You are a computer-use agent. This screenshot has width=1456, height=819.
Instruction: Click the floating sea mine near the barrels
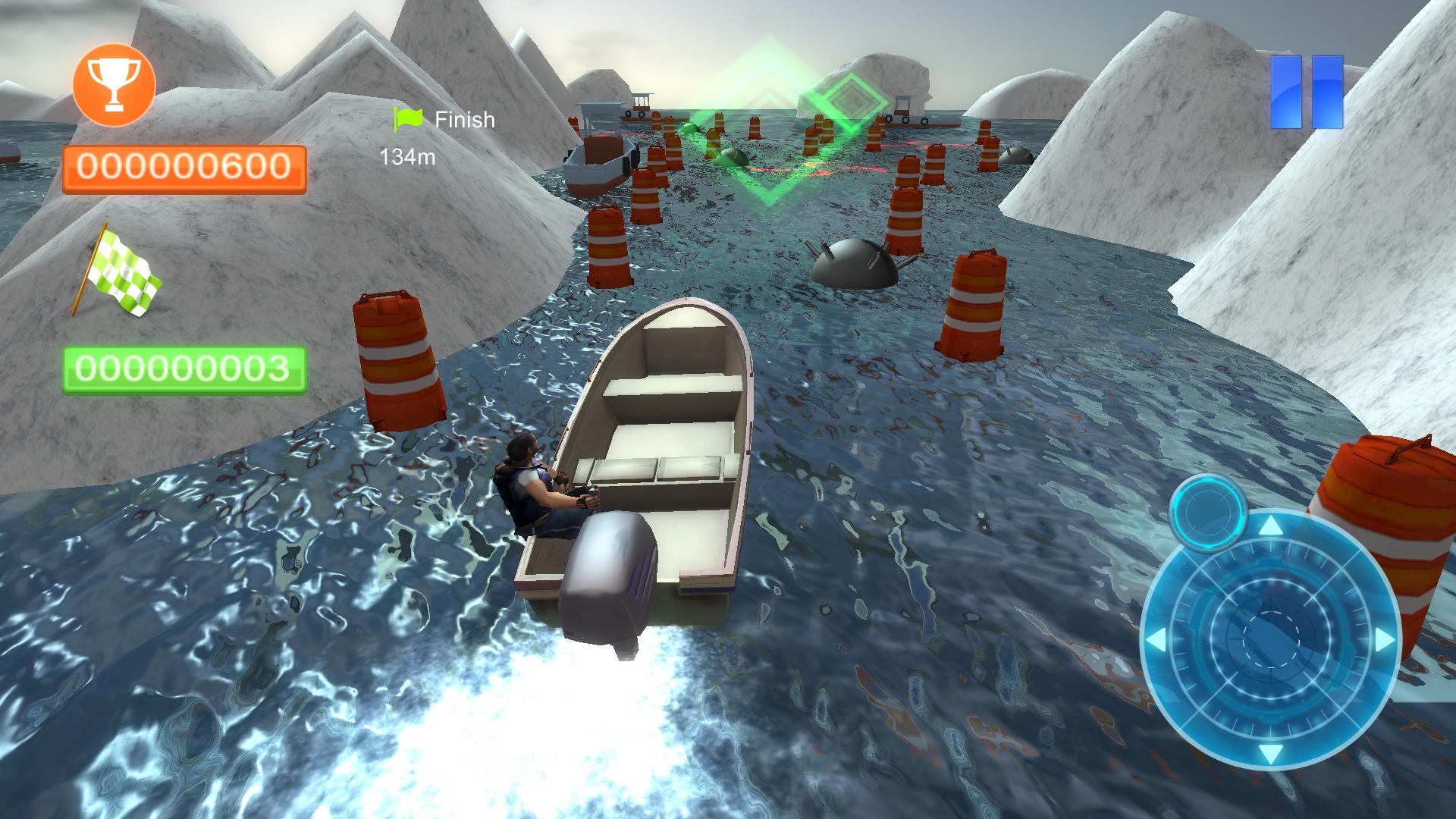pyautogui.click(x=853, y=265)
